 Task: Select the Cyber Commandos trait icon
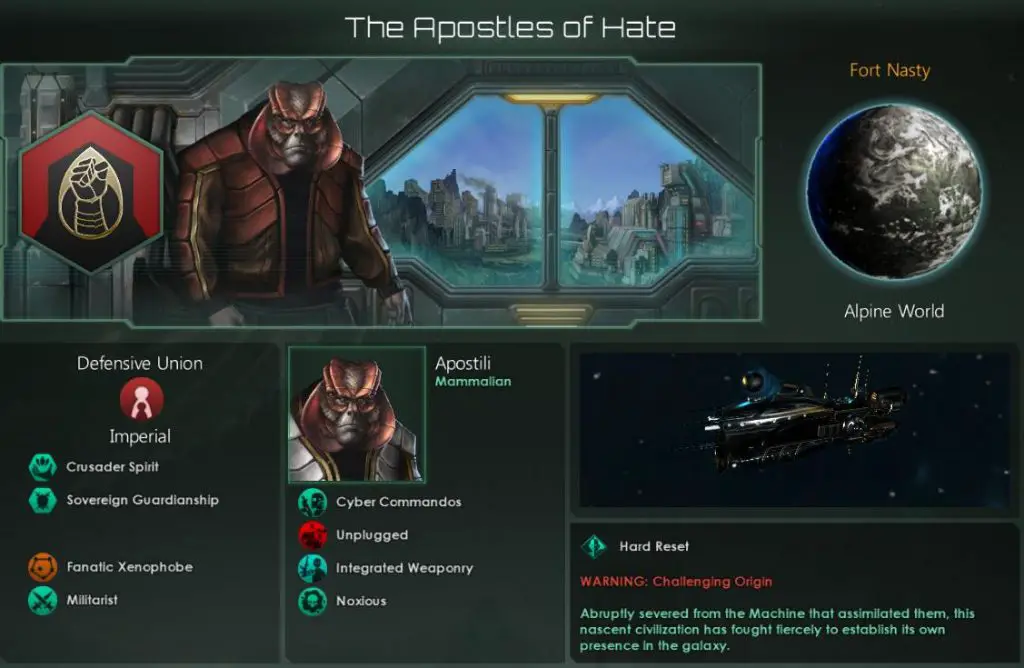312,502
